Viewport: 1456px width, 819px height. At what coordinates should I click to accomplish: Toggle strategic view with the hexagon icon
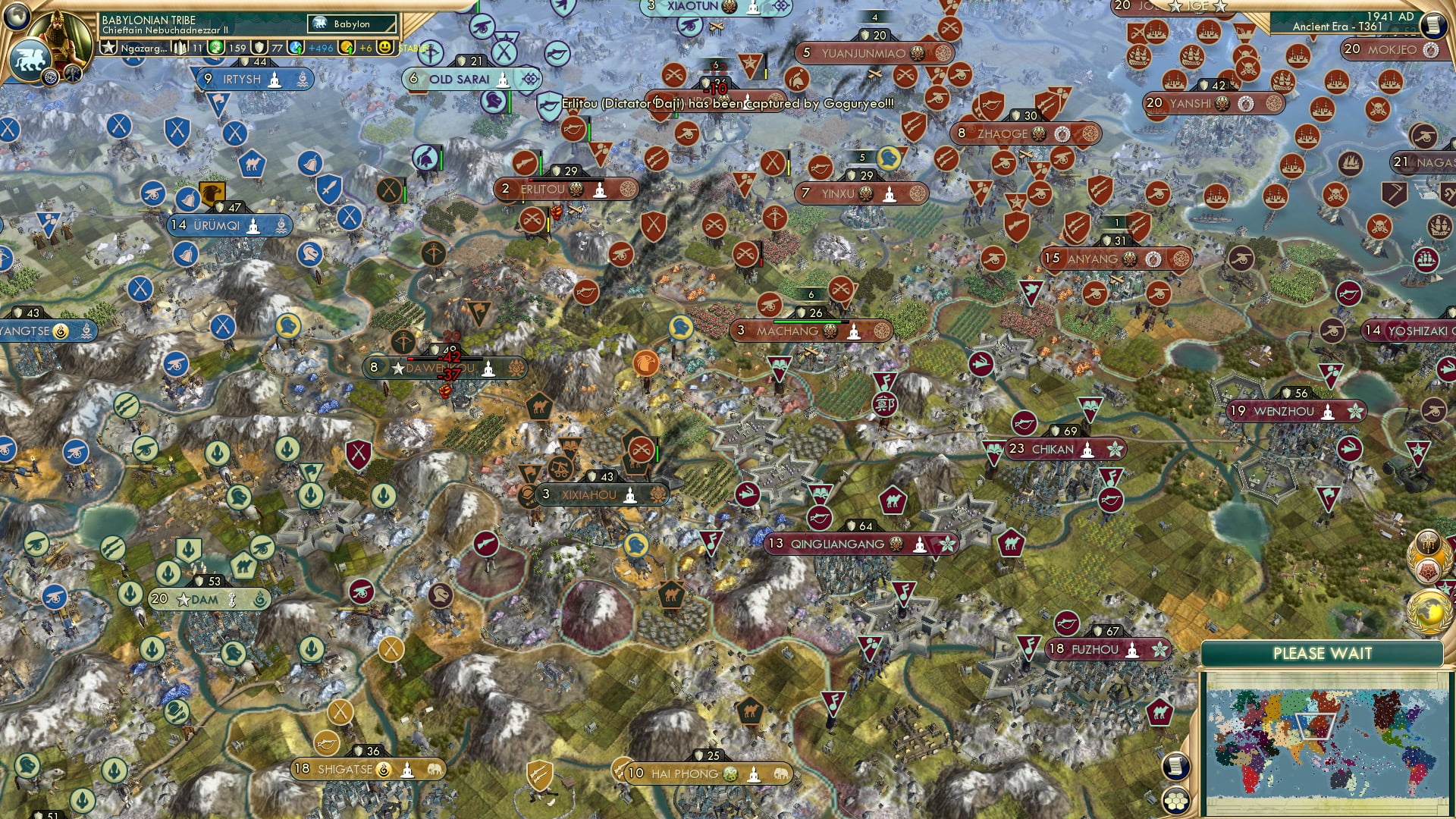point(1176,801)
